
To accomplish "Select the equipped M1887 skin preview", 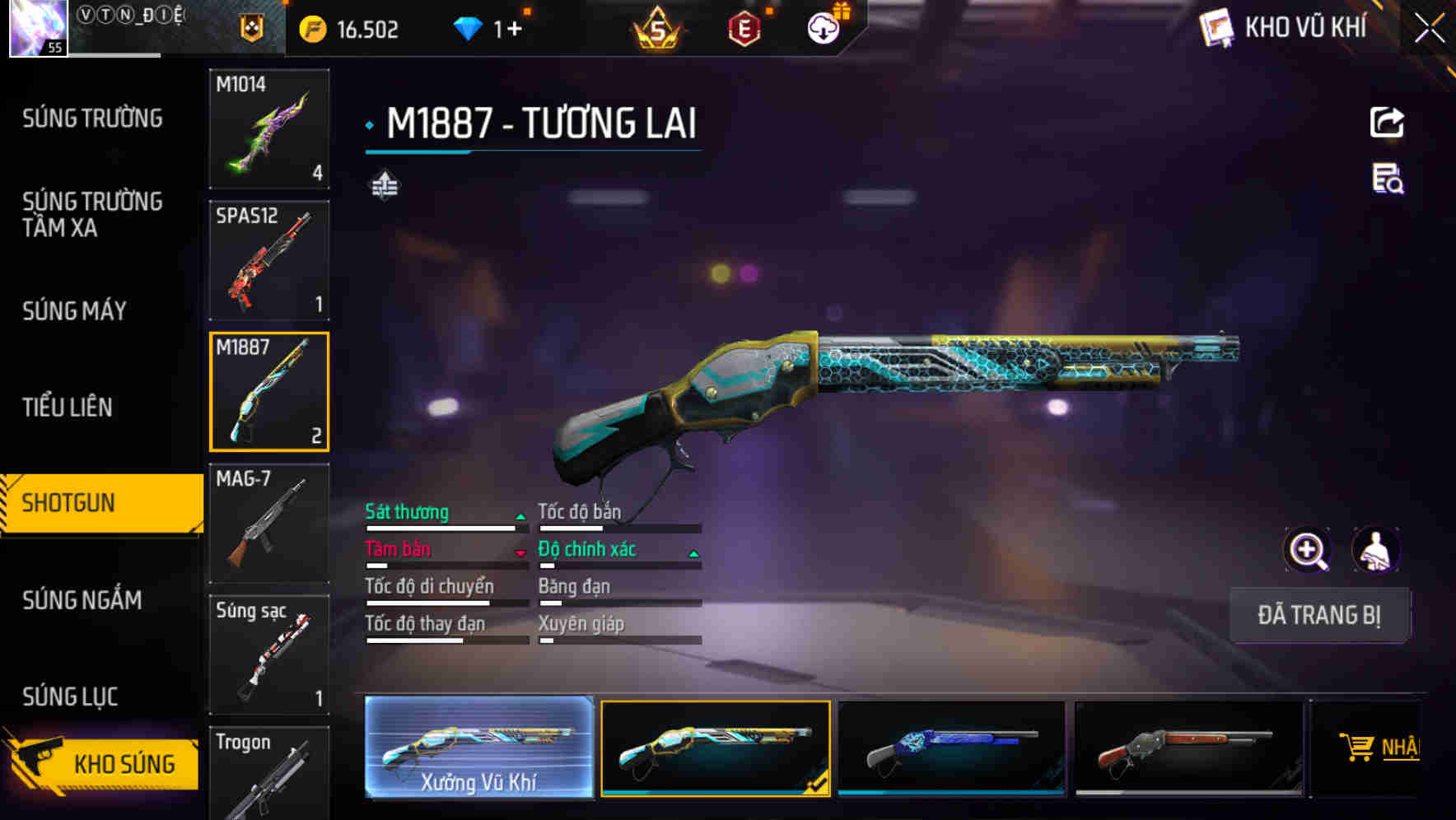I will [716, 749].
